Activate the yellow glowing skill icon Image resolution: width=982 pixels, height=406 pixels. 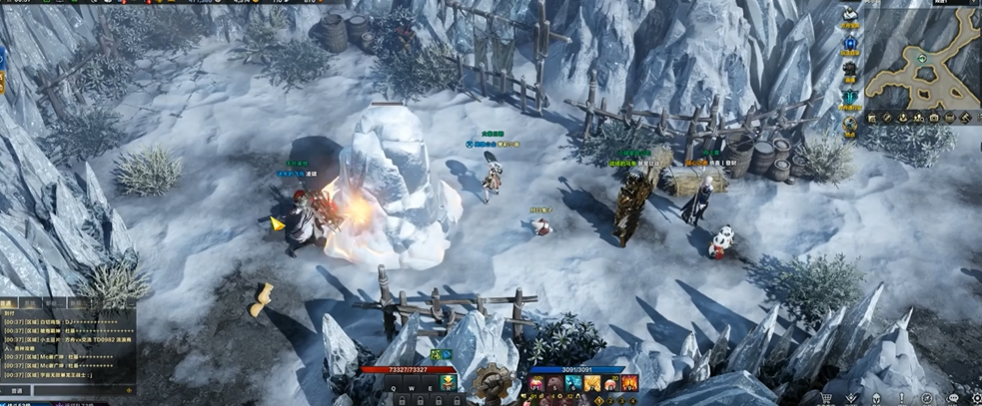tap(592, 383)
